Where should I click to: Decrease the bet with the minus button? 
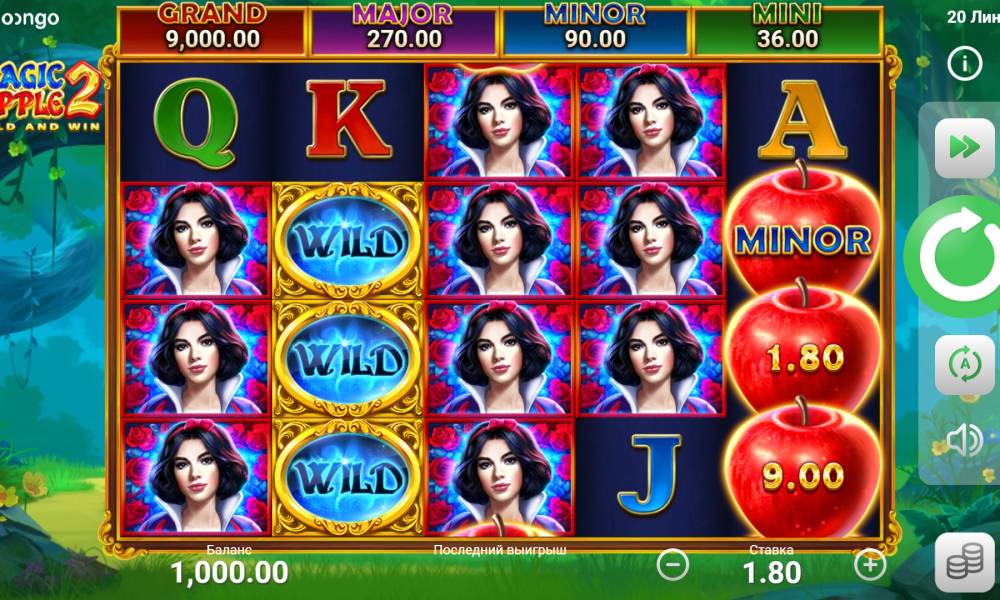pyautogui.click(x=672, y=565)
